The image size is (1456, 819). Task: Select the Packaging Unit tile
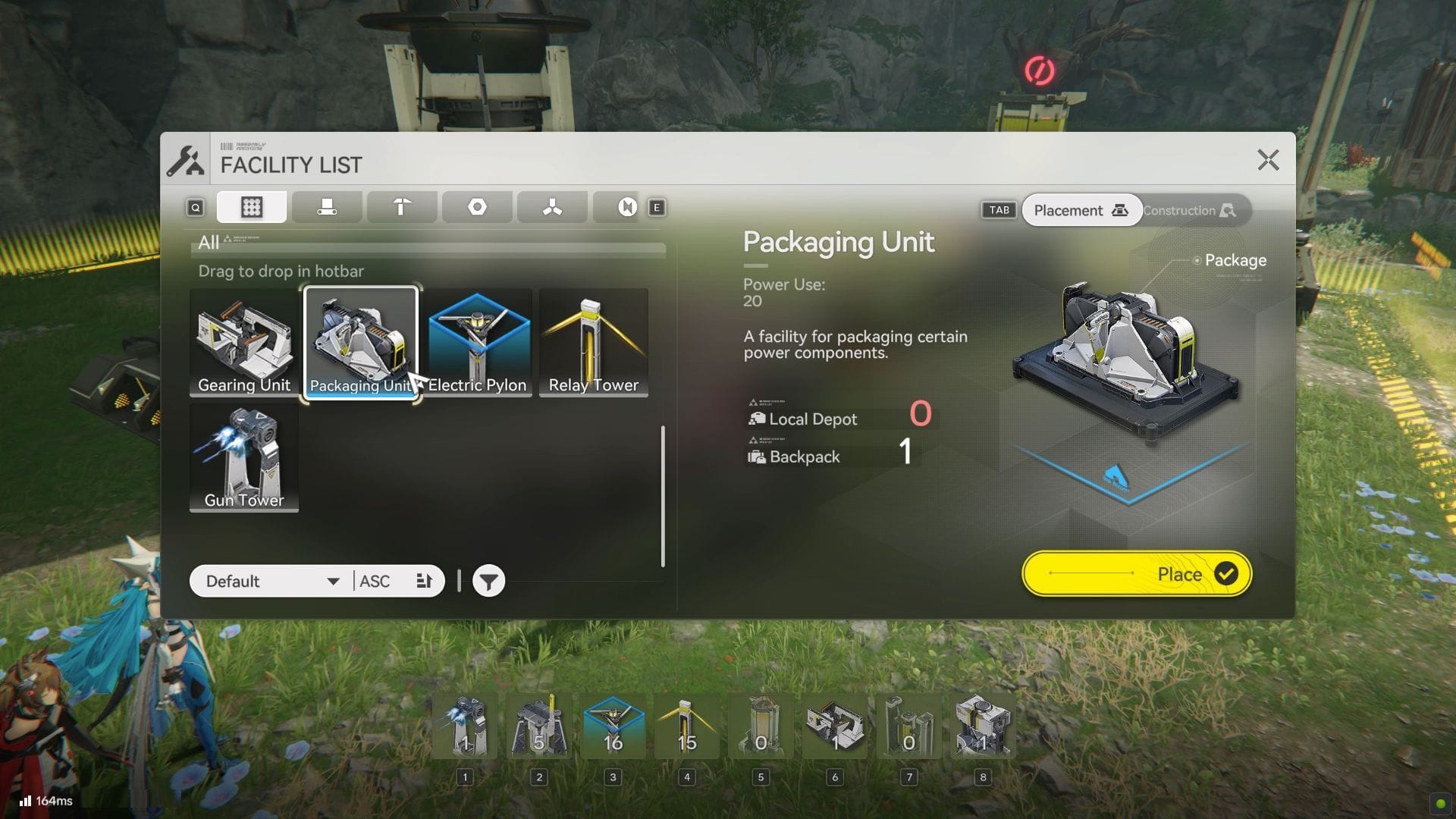361,341
